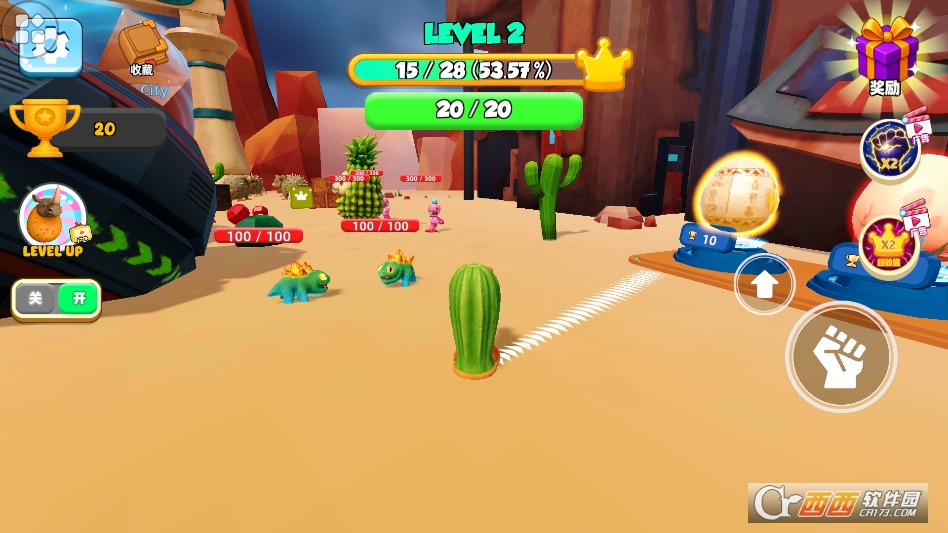The width and height of the screenshot is (948, 533).
Task: Open the 收藏 collection book
Action: pos(142,48)
